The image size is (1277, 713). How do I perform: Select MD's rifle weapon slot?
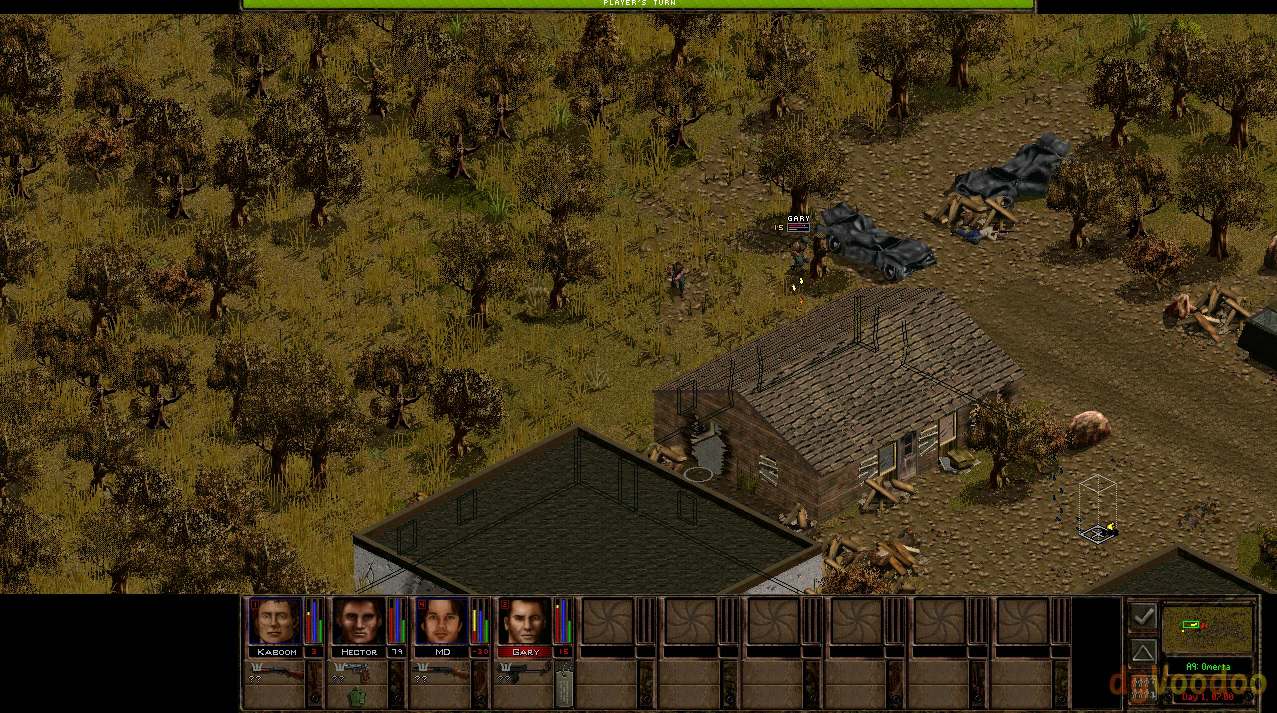441,672
